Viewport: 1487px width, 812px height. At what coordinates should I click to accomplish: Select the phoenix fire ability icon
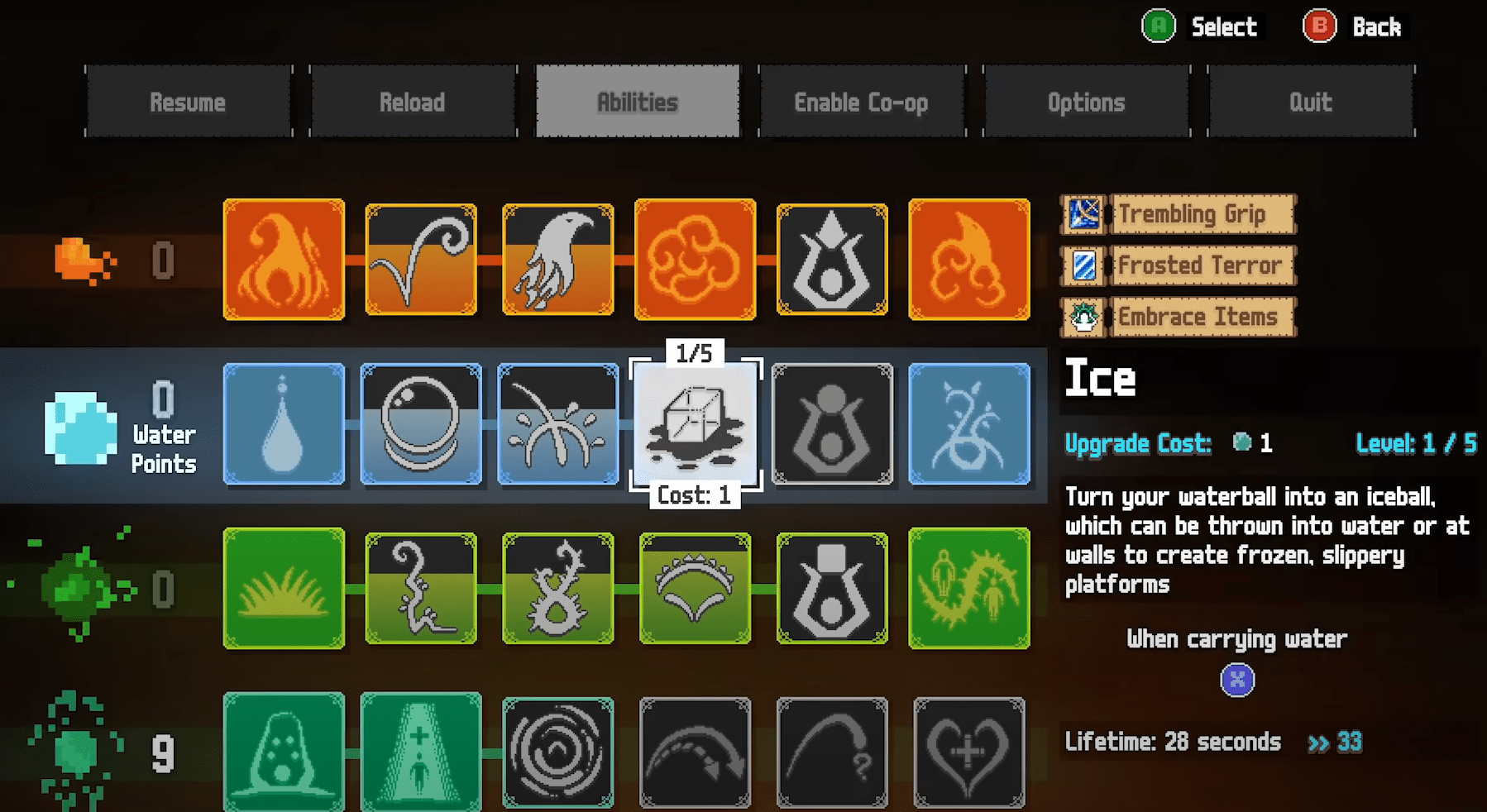click(558, 260)
